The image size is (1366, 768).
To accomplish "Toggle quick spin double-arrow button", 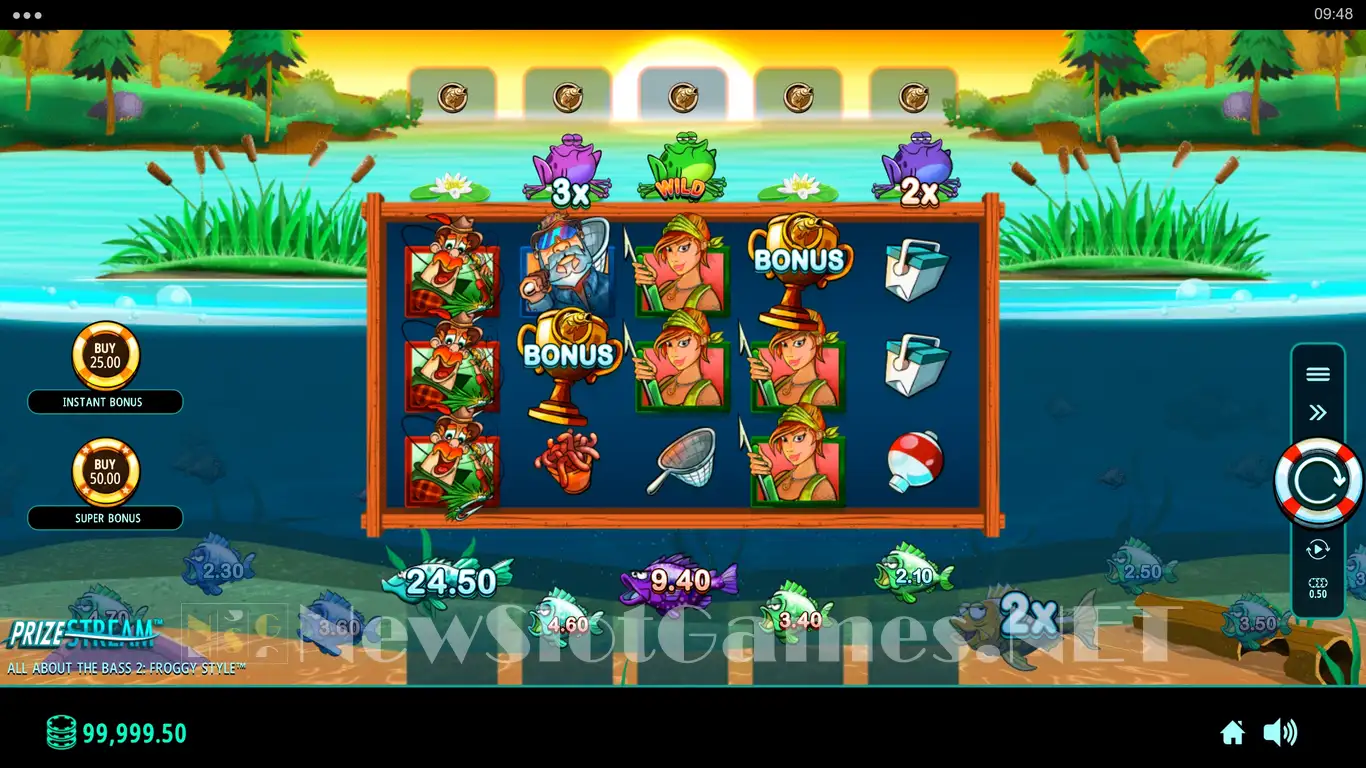I will (1318, 412).
